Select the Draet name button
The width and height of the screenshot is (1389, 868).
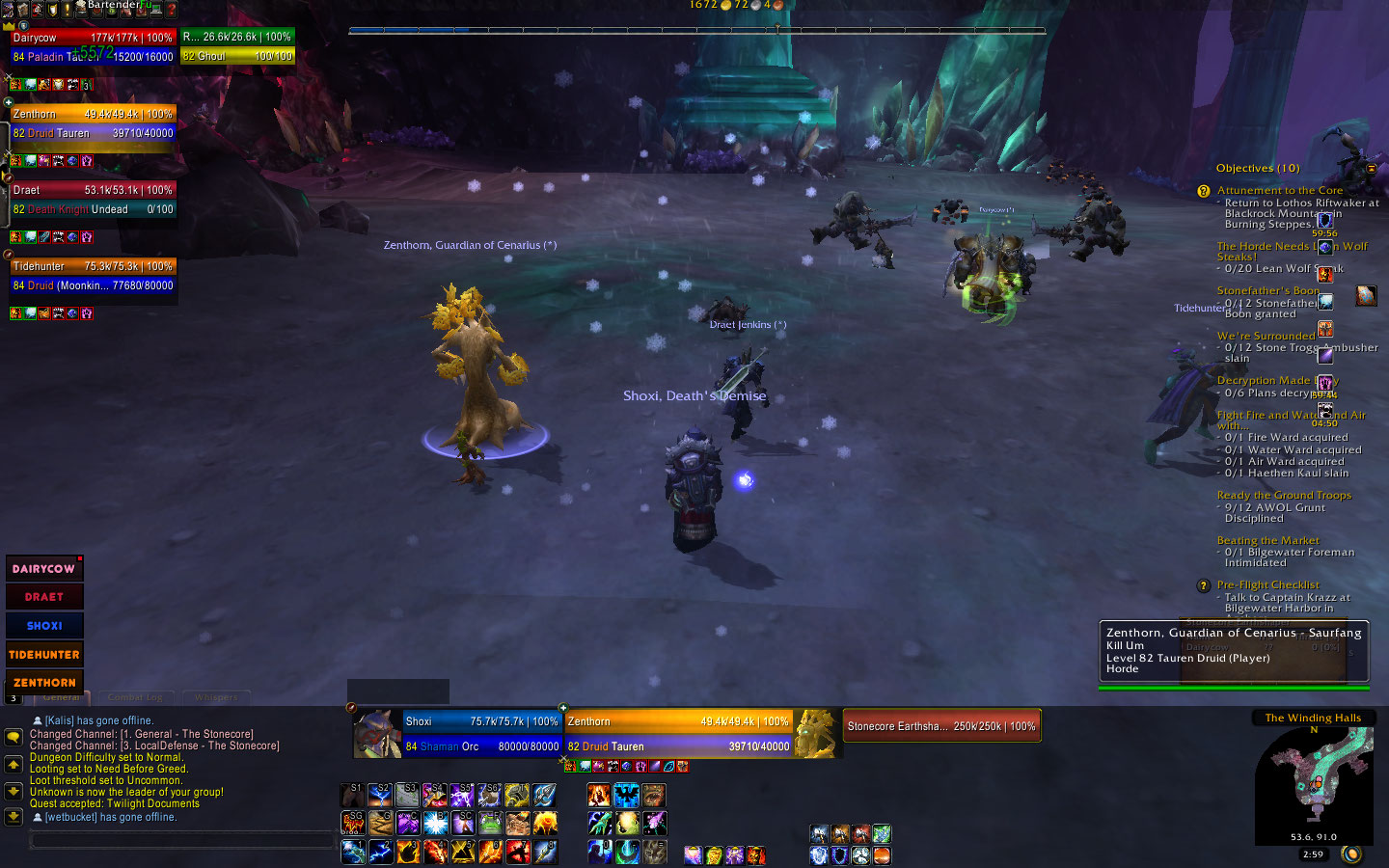[44, 597]
